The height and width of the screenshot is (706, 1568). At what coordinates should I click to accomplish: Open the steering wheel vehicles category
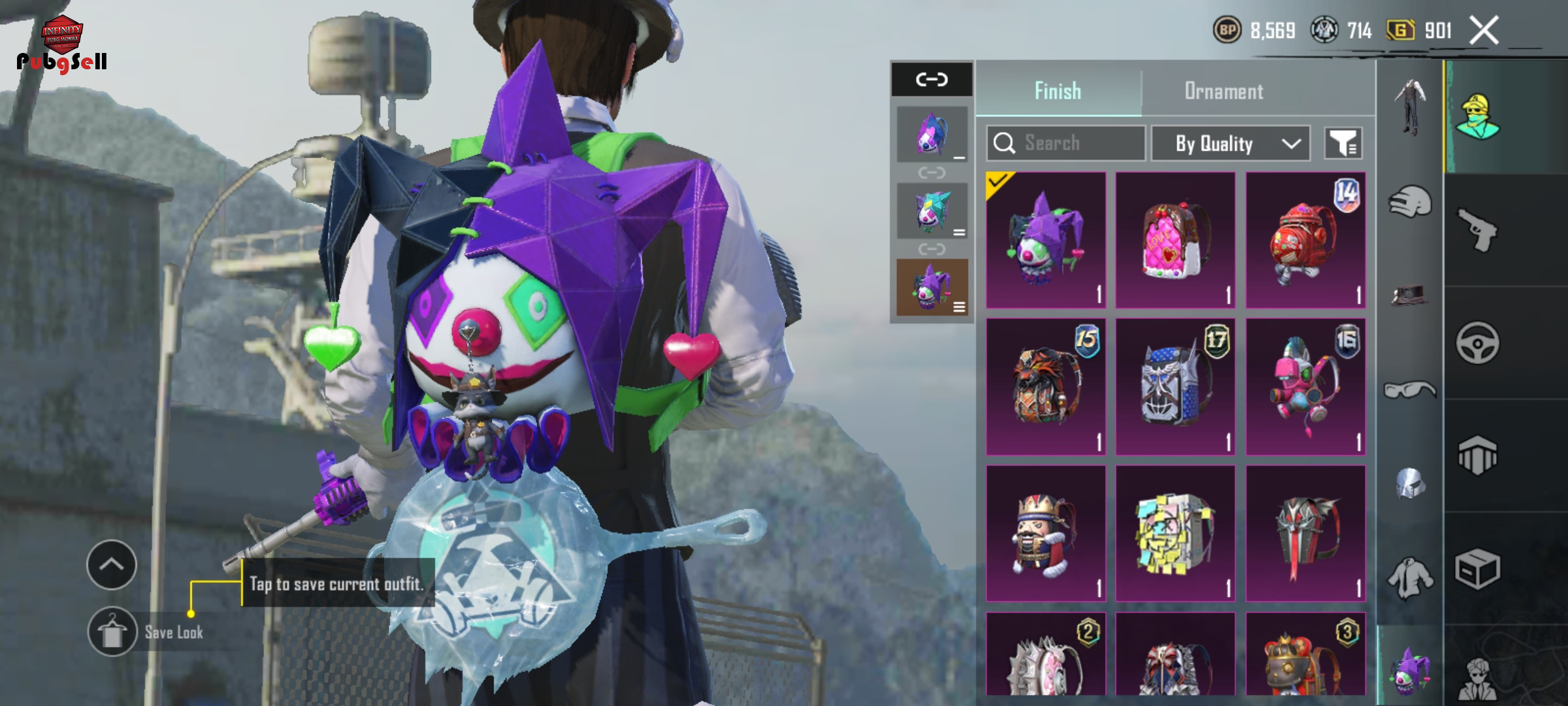click(1477, 343)
